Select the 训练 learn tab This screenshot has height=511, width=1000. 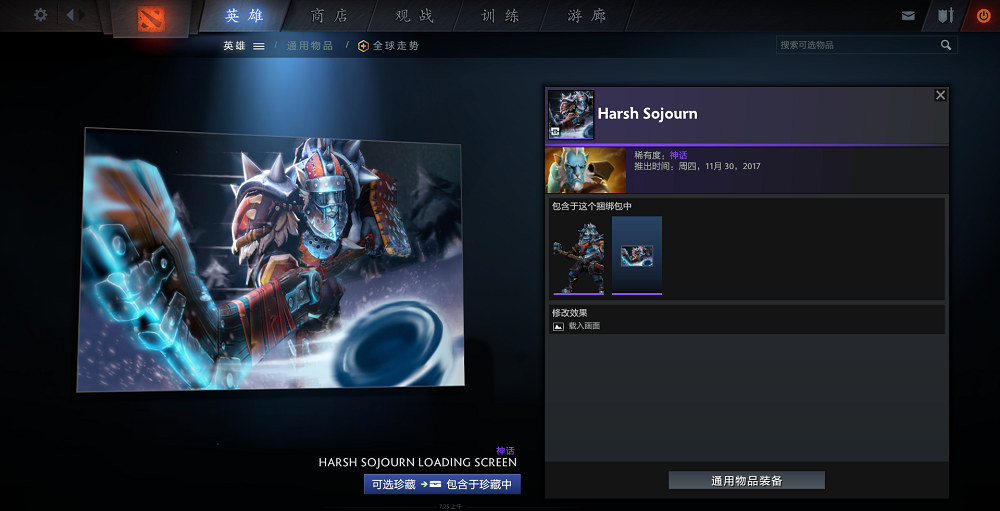pyautogui.click(x=500, y=16)
